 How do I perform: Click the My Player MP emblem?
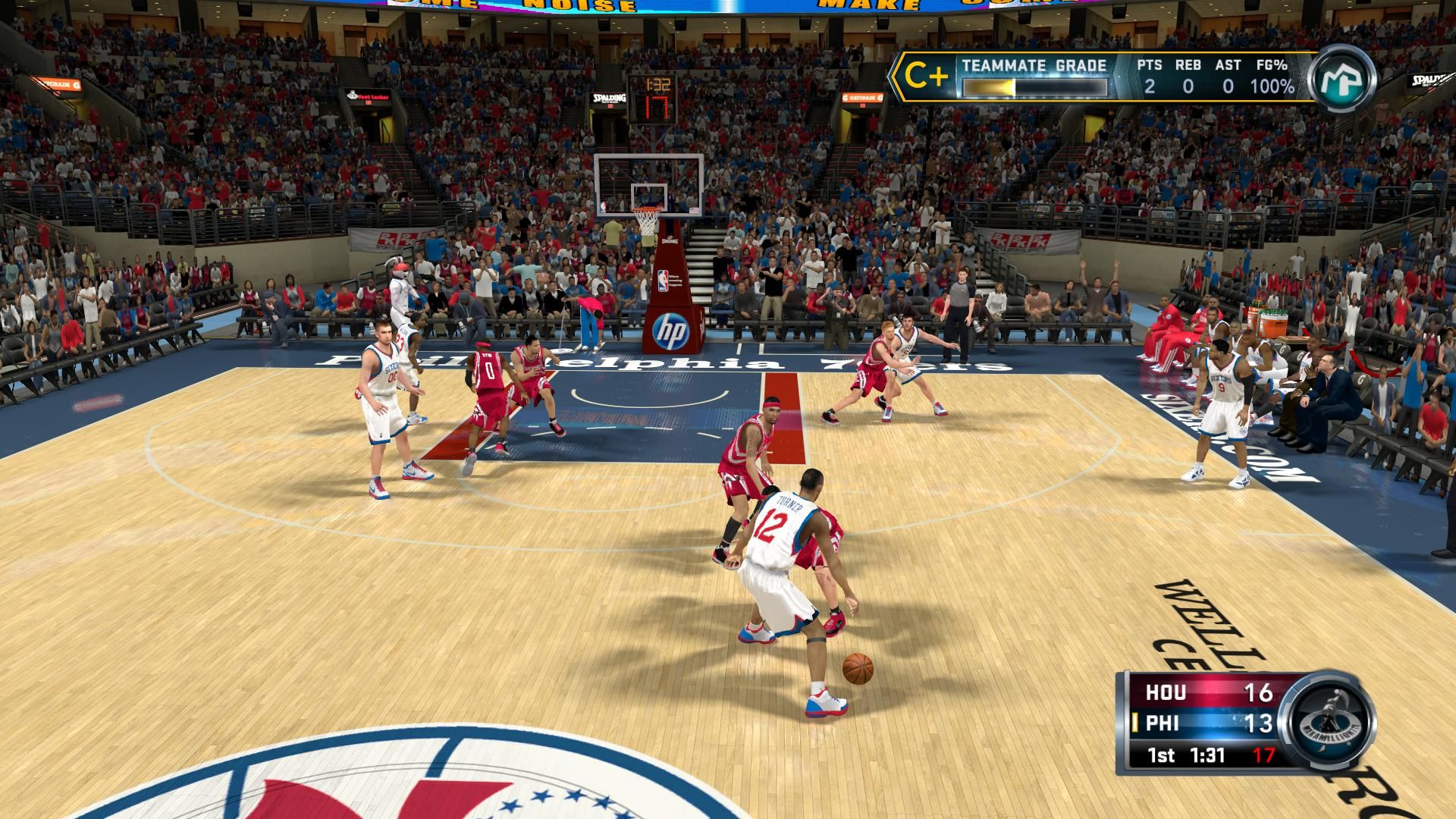pos(1342,78)
